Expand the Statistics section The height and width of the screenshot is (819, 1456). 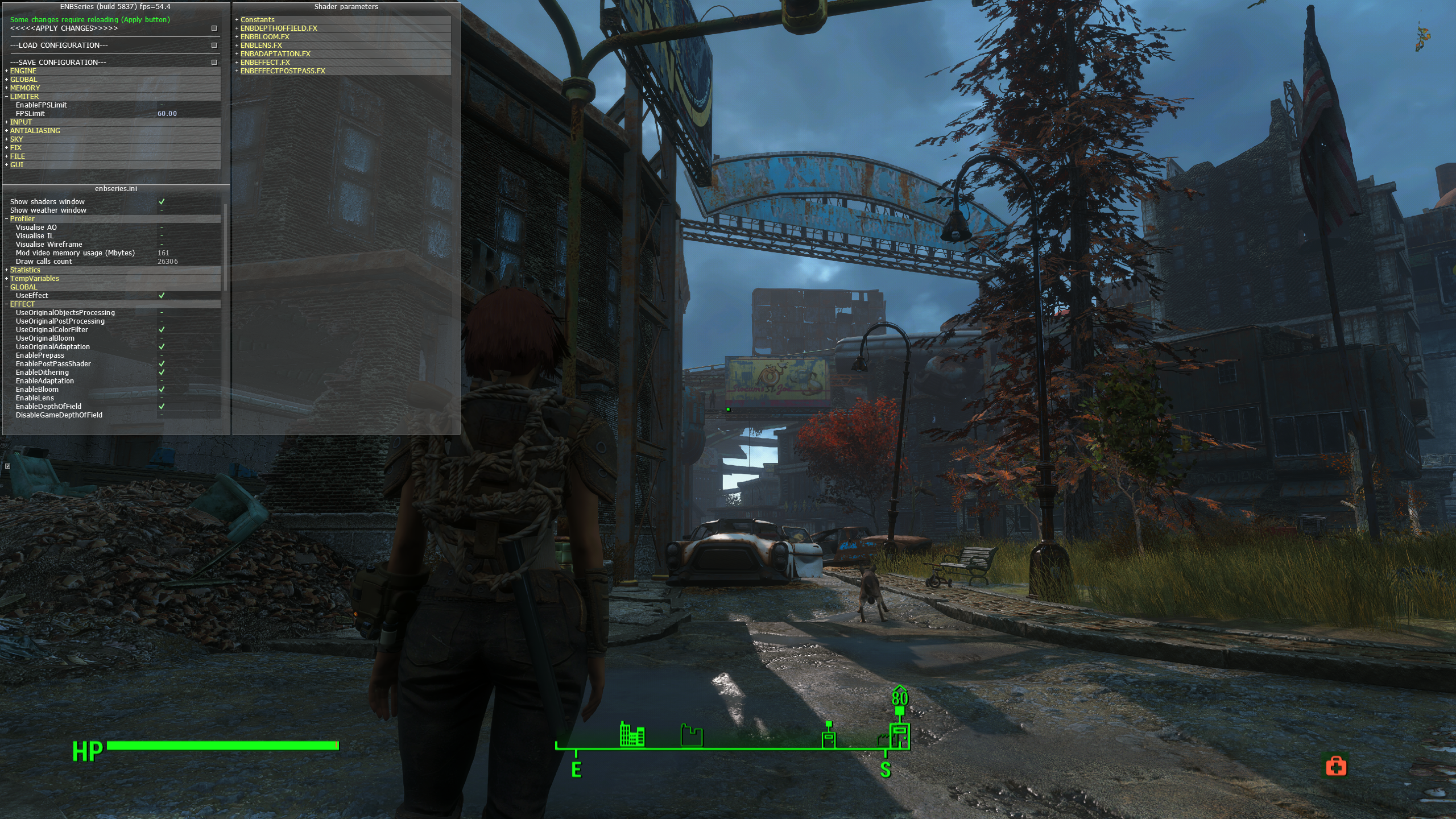tap(25, 270)
